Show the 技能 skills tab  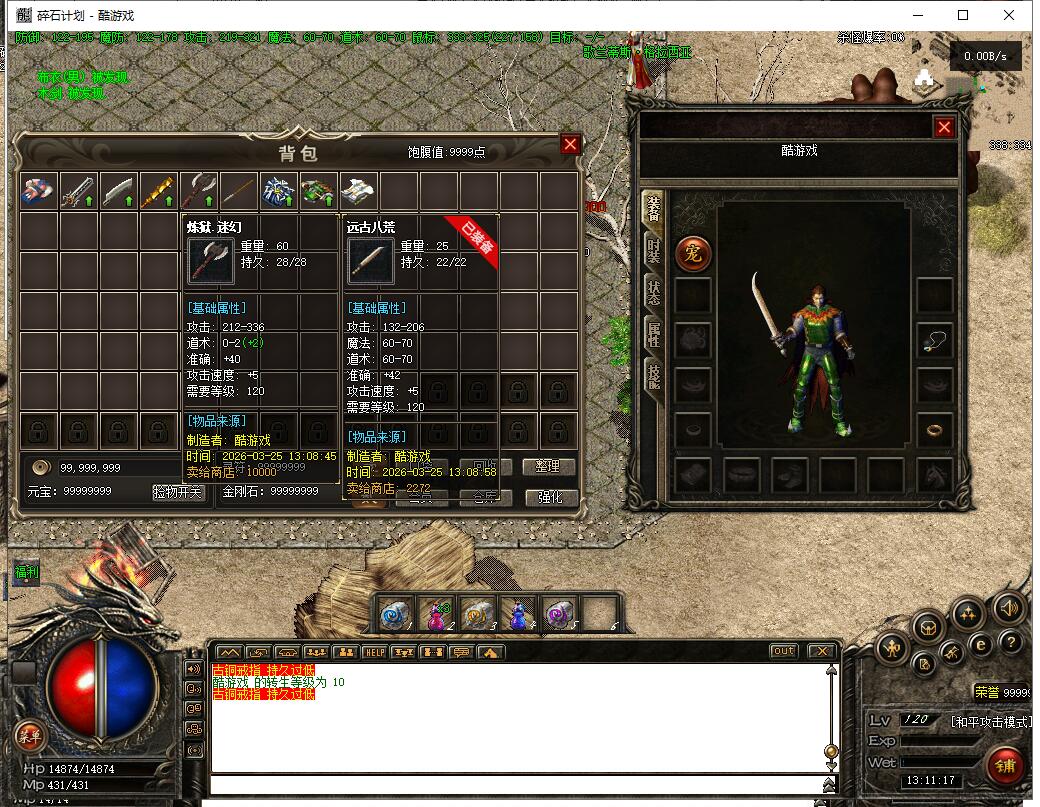(x=653, y=376)
